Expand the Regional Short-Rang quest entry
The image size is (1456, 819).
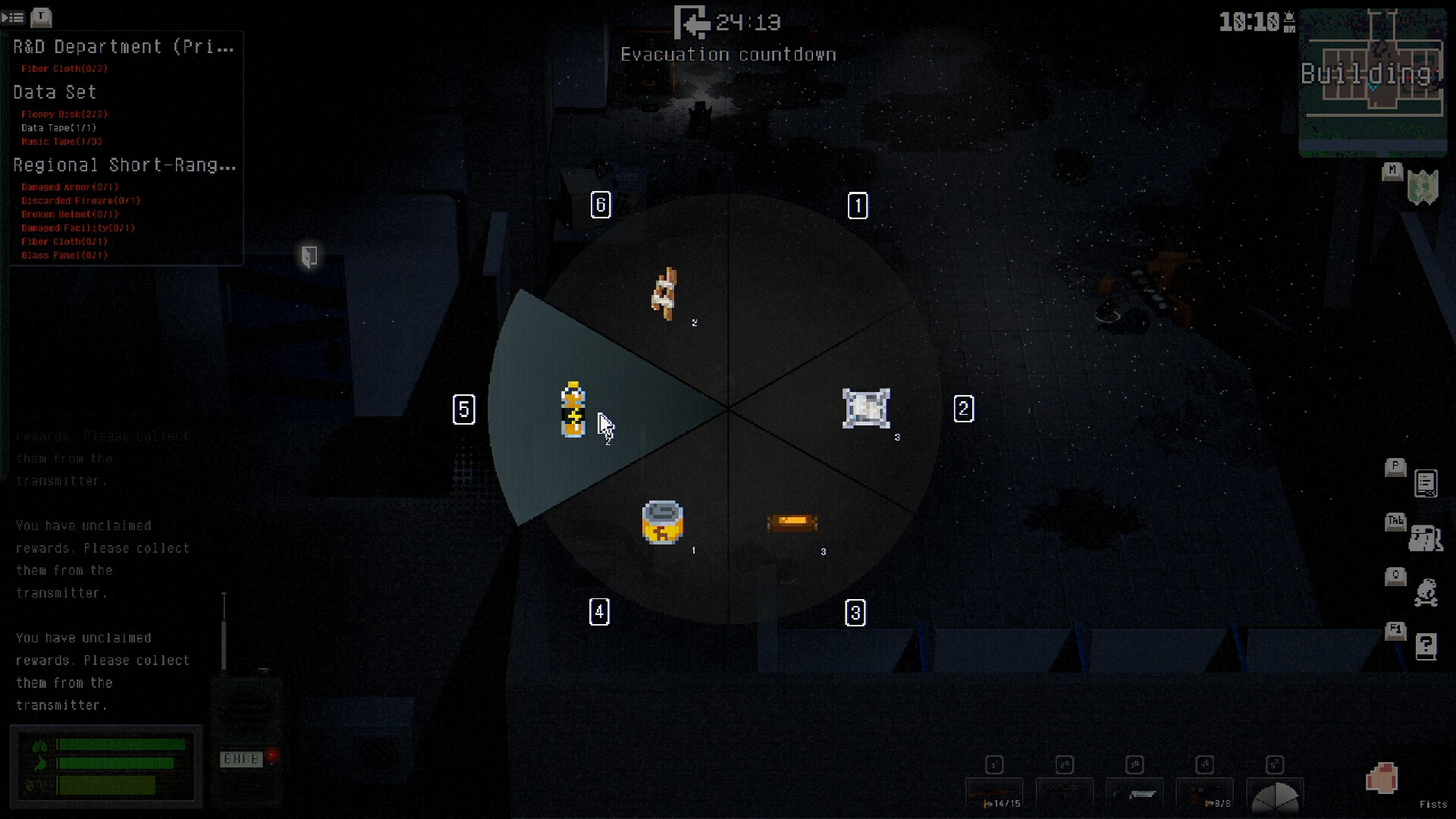pyautogui.click(x=124, y=165)
